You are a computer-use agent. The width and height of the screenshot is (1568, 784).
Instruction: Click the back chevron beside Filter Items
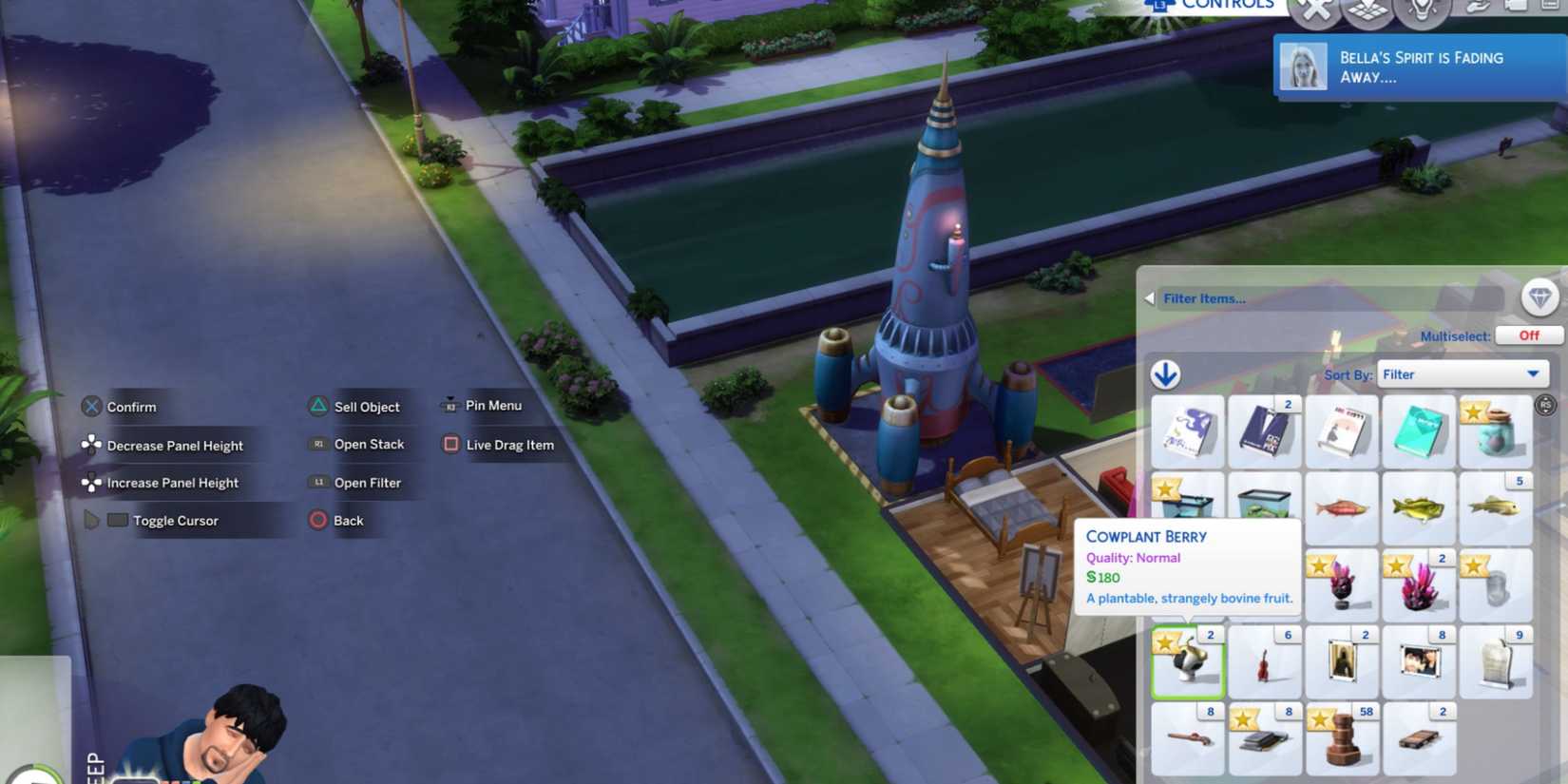1151,298
